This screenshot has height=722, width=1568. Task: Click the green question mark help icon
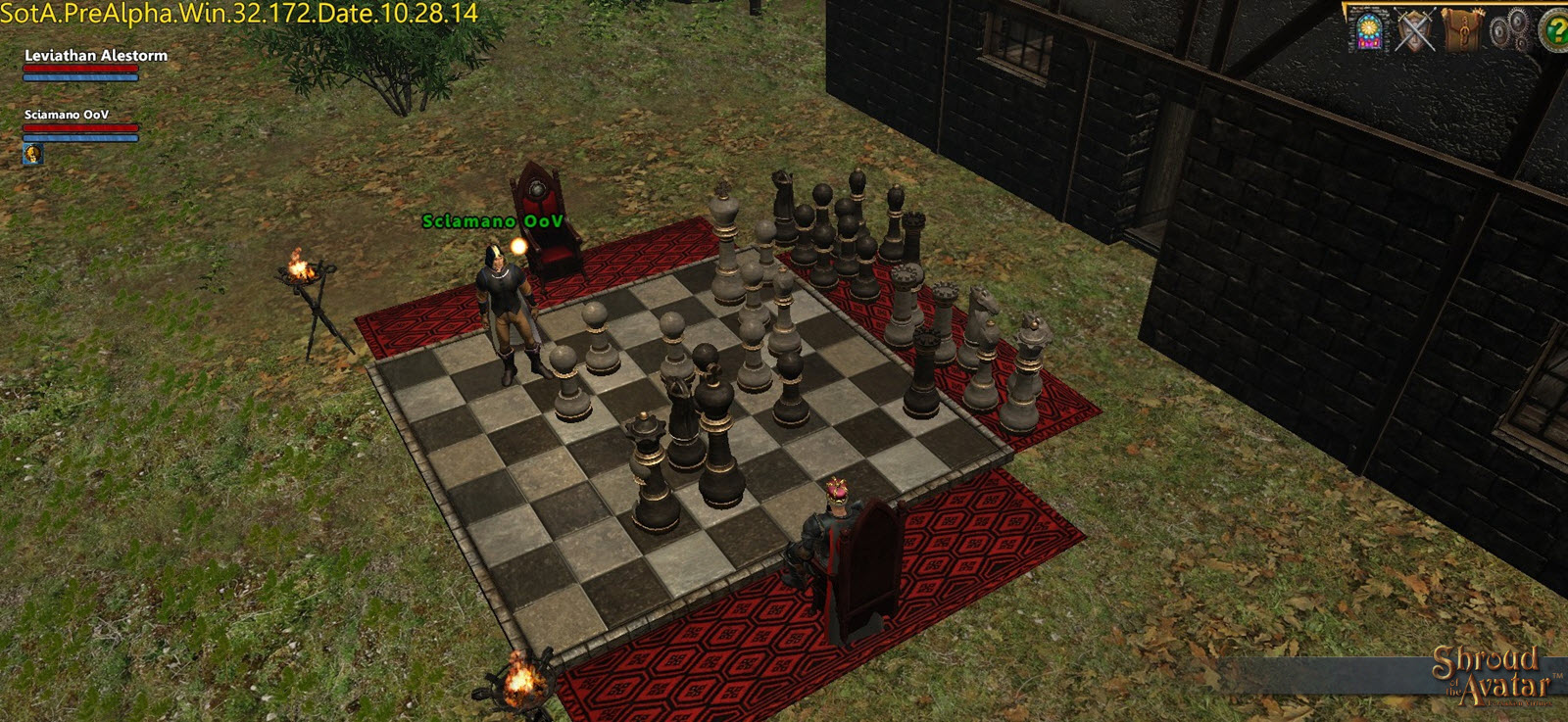tap(1554, 30)
